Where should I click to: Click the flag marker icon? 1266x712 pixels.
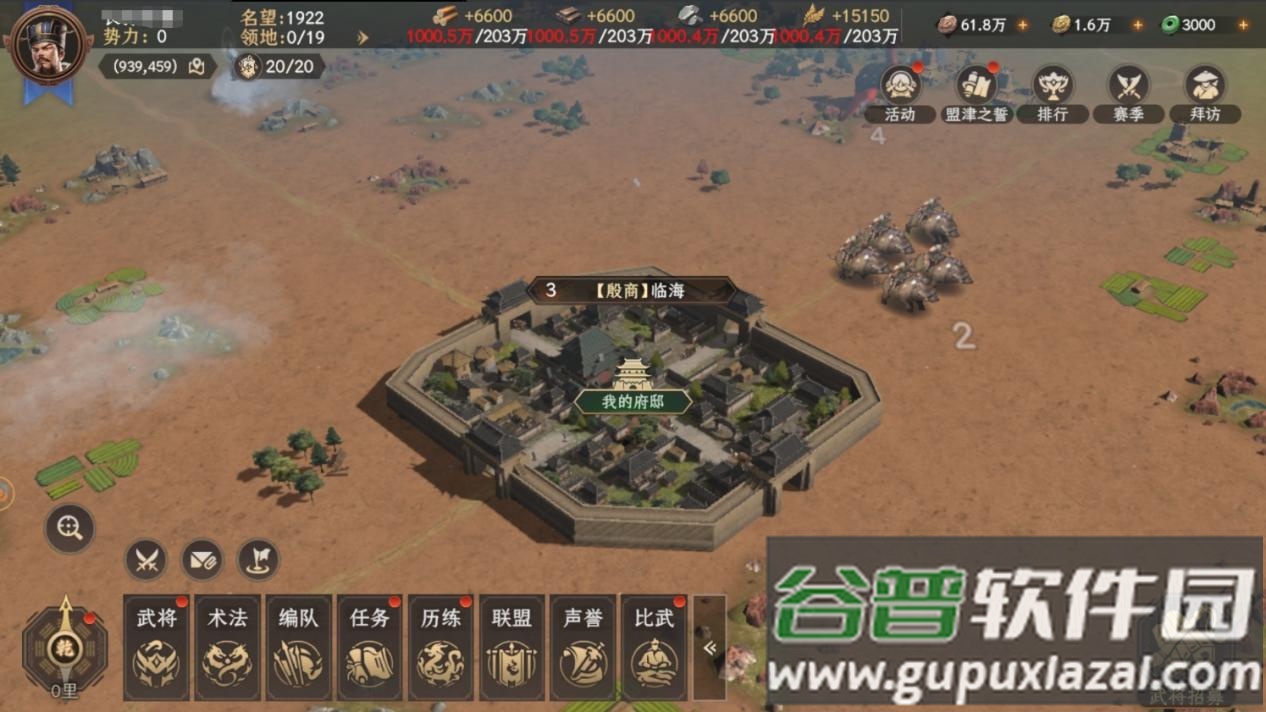258,560
